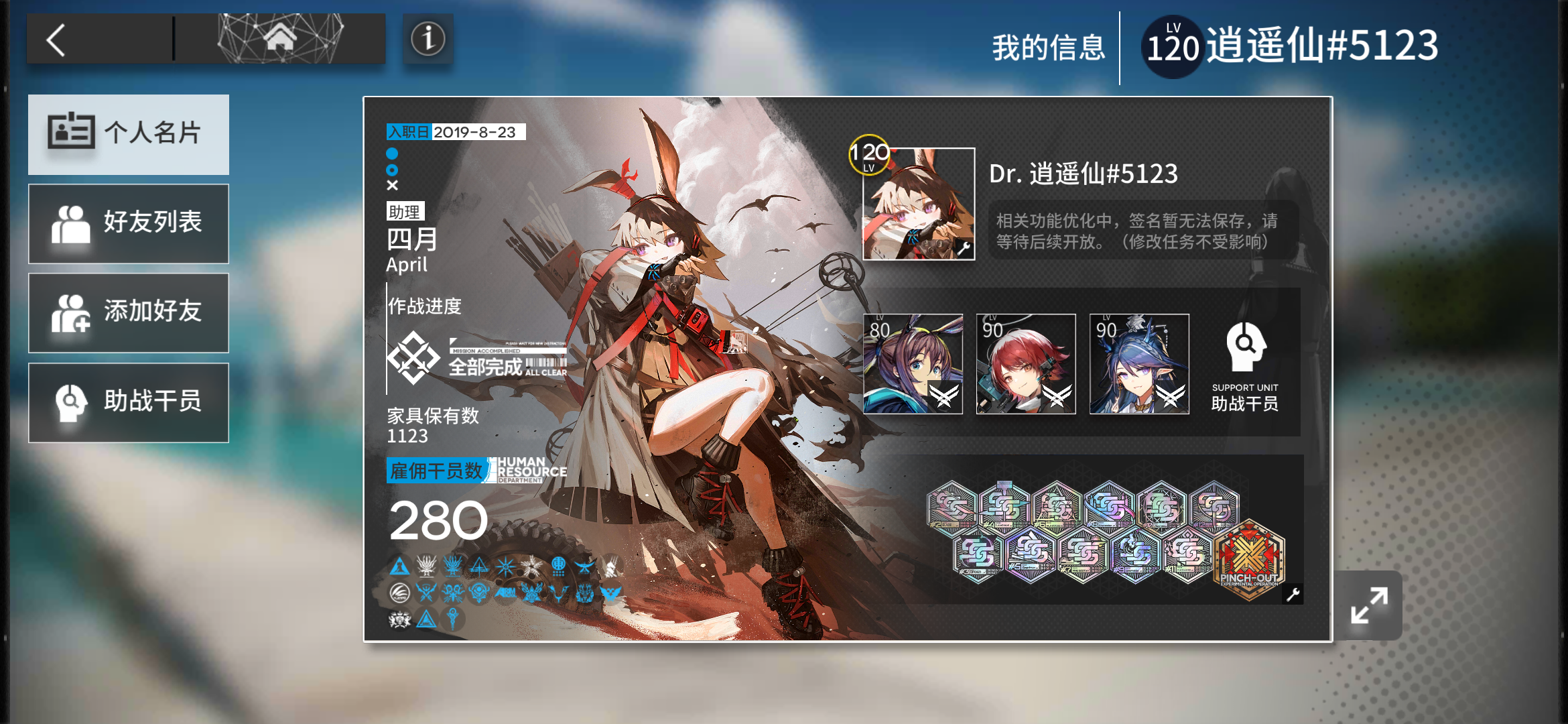Click the 添加好友 button
Viewport: 1568px width, 724px height.
click(x=128, y=312)
